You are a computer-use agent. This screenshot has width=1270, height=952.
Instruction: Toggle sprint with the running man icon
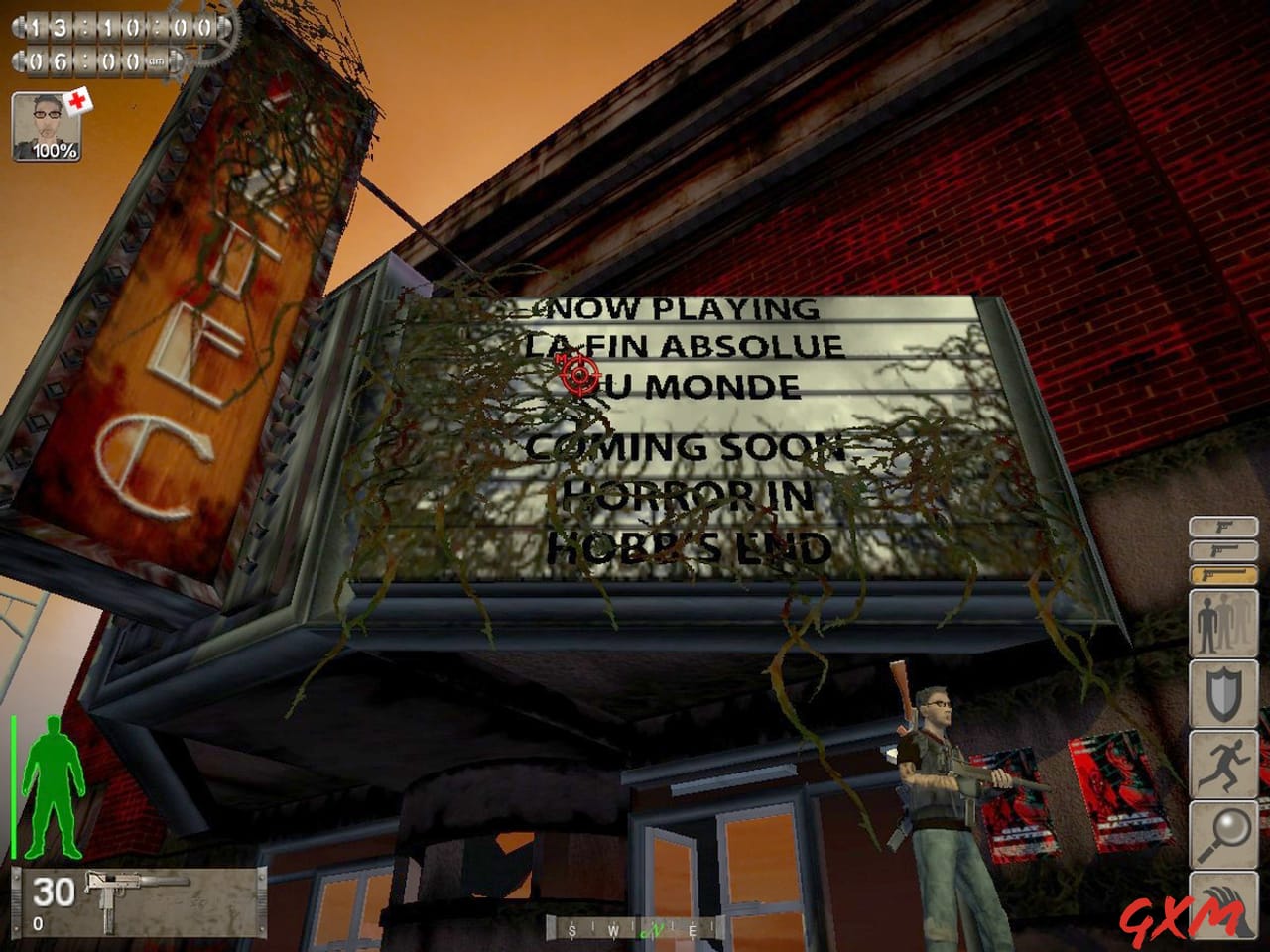[x=1223, y=762]
